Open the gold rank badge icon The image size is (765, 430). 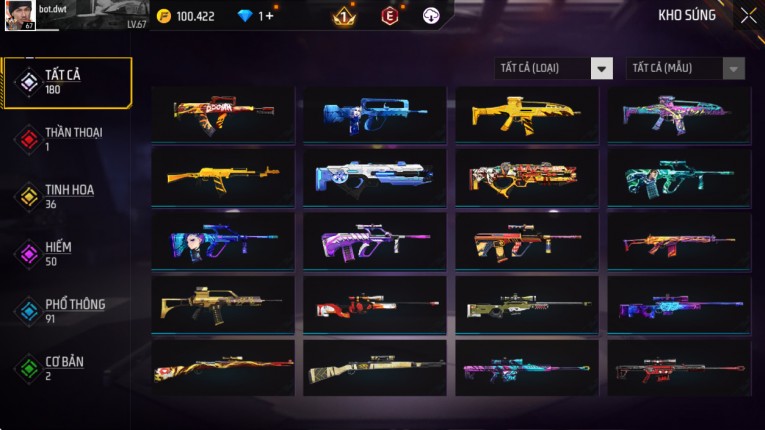(x=343, y=16)
